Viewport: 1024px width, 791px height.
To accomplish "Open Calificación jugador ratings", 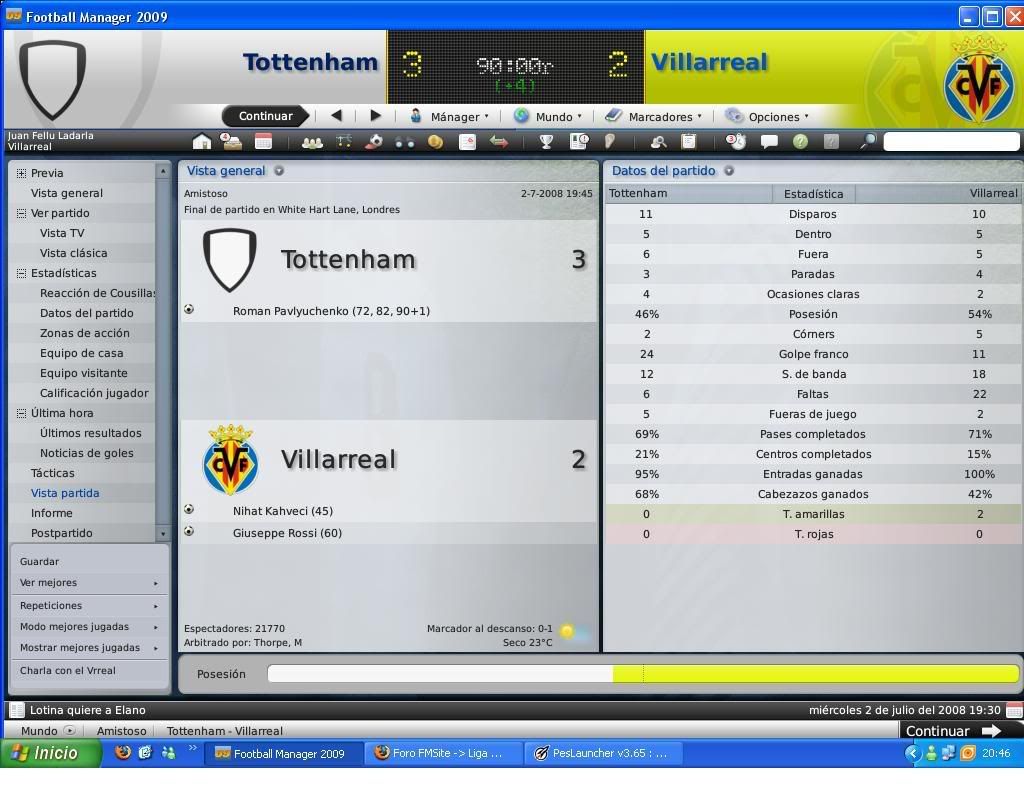I will 94,393.
